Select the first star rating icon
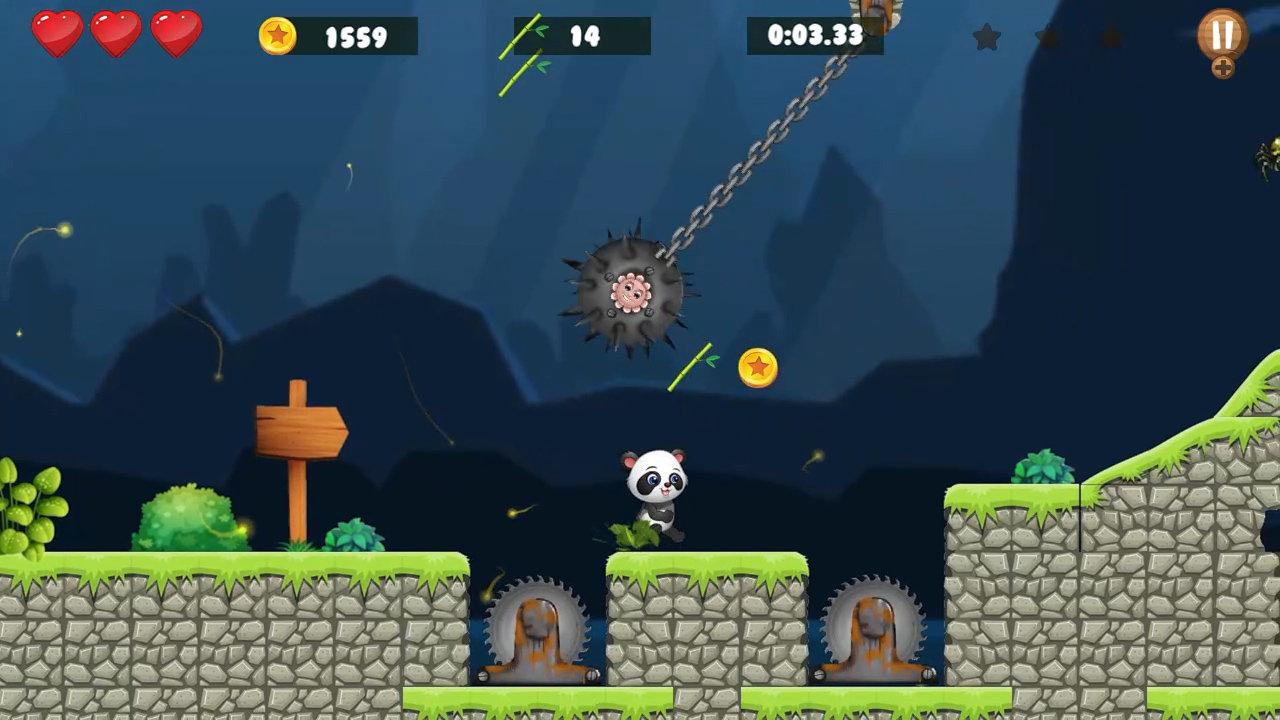The width and height of the screenshot is (1280, 720). pos(987,38)
